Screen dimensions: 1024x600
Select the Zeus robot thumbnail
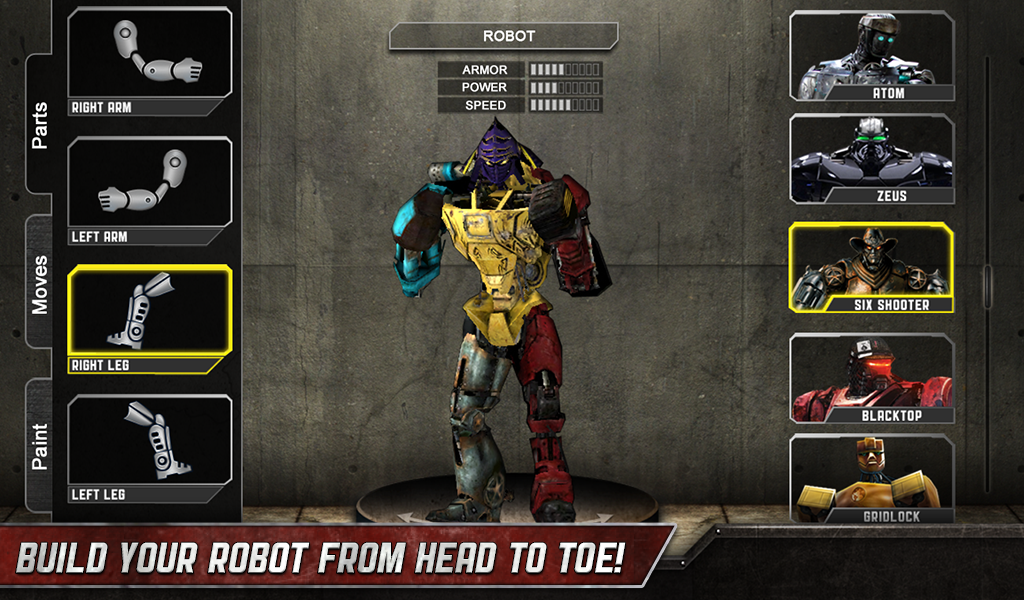point(871,159)
